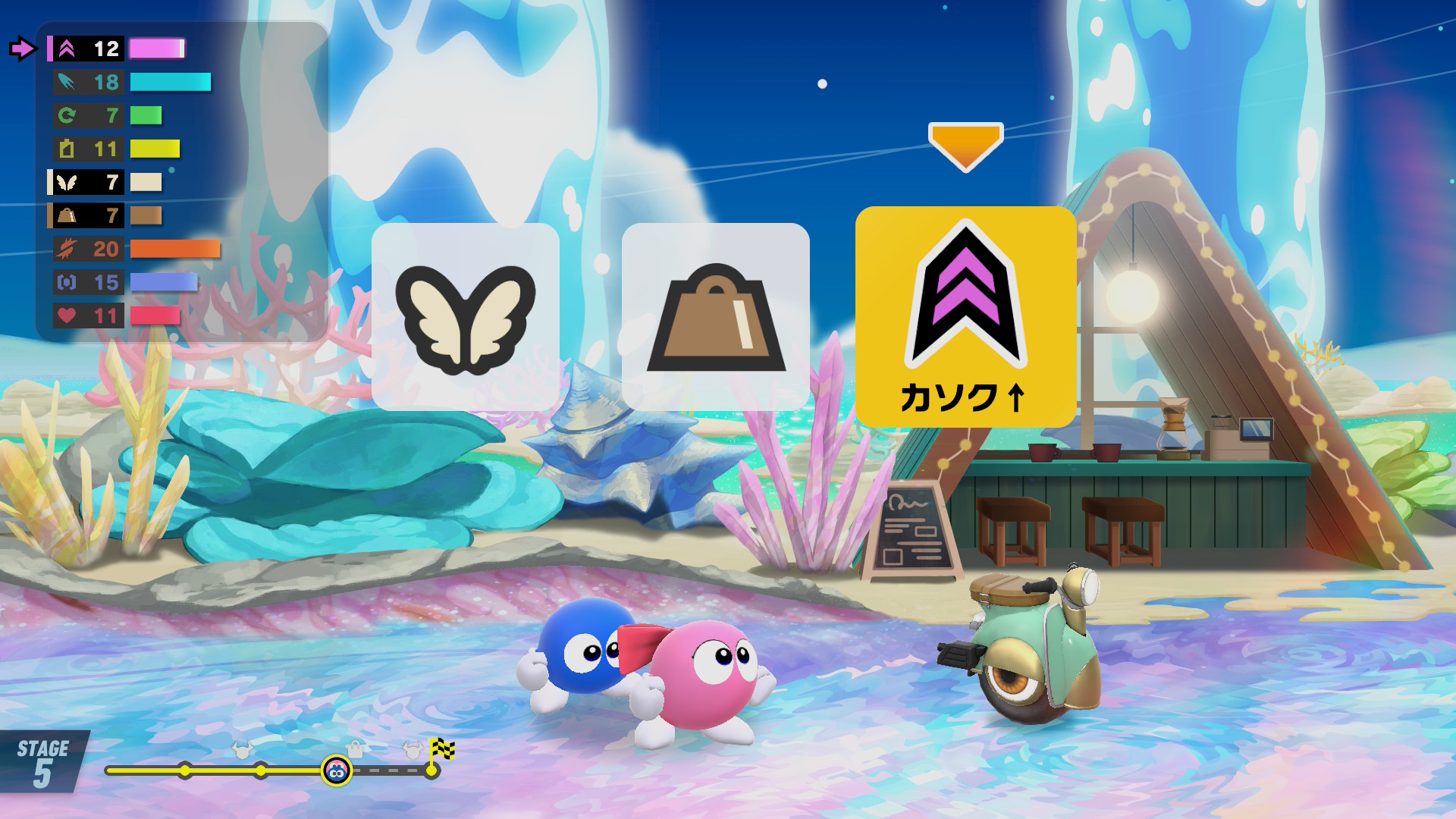The width and height of the screenshot is (1456, 819).
Task: Click the checkered goal flag on progress track
Action: tap(442, 751)
